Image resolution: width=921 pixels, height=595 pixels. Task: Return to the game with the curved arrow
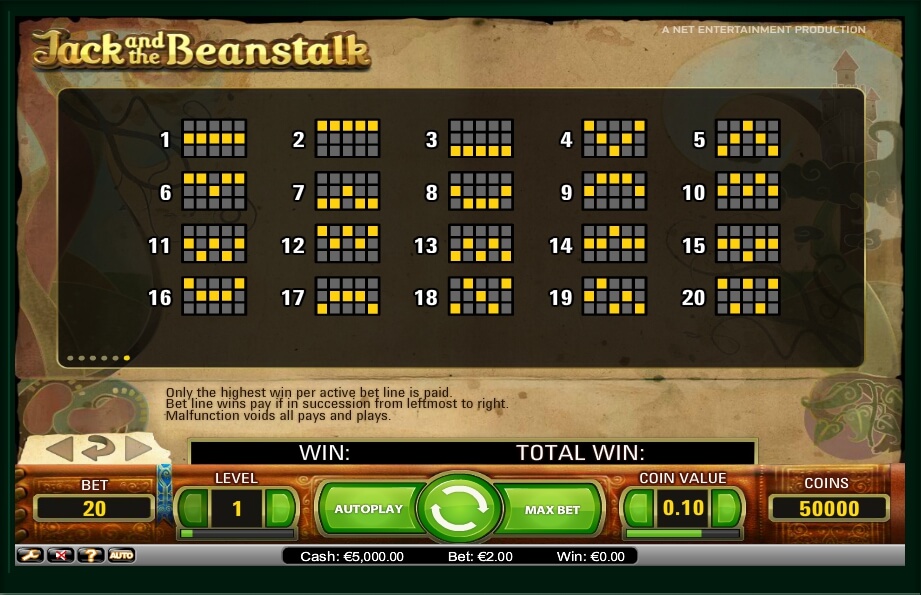[98, 448]
